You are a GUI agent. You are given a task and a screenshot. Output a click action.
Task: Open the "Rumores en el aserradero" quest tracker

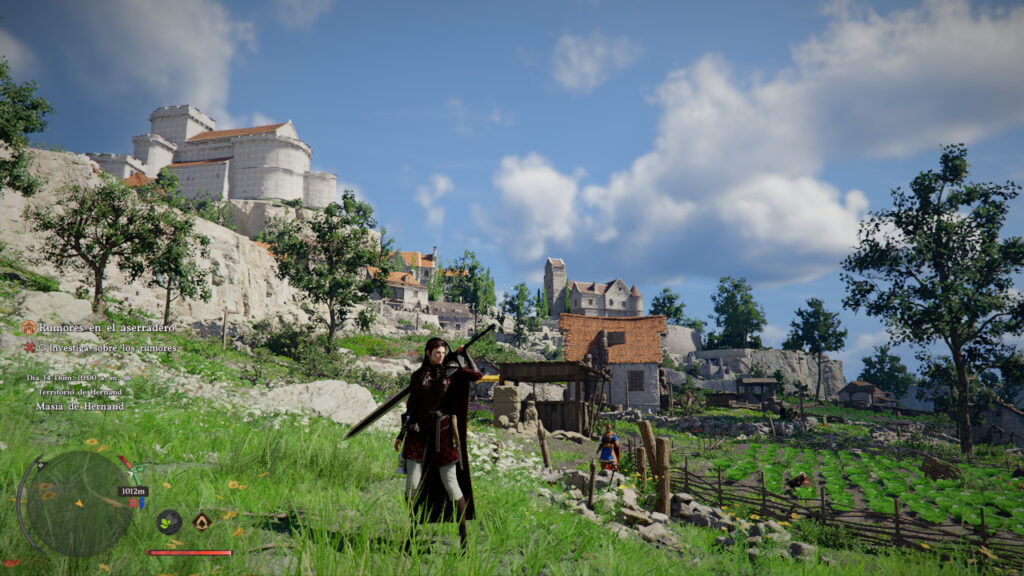point(106,328)
